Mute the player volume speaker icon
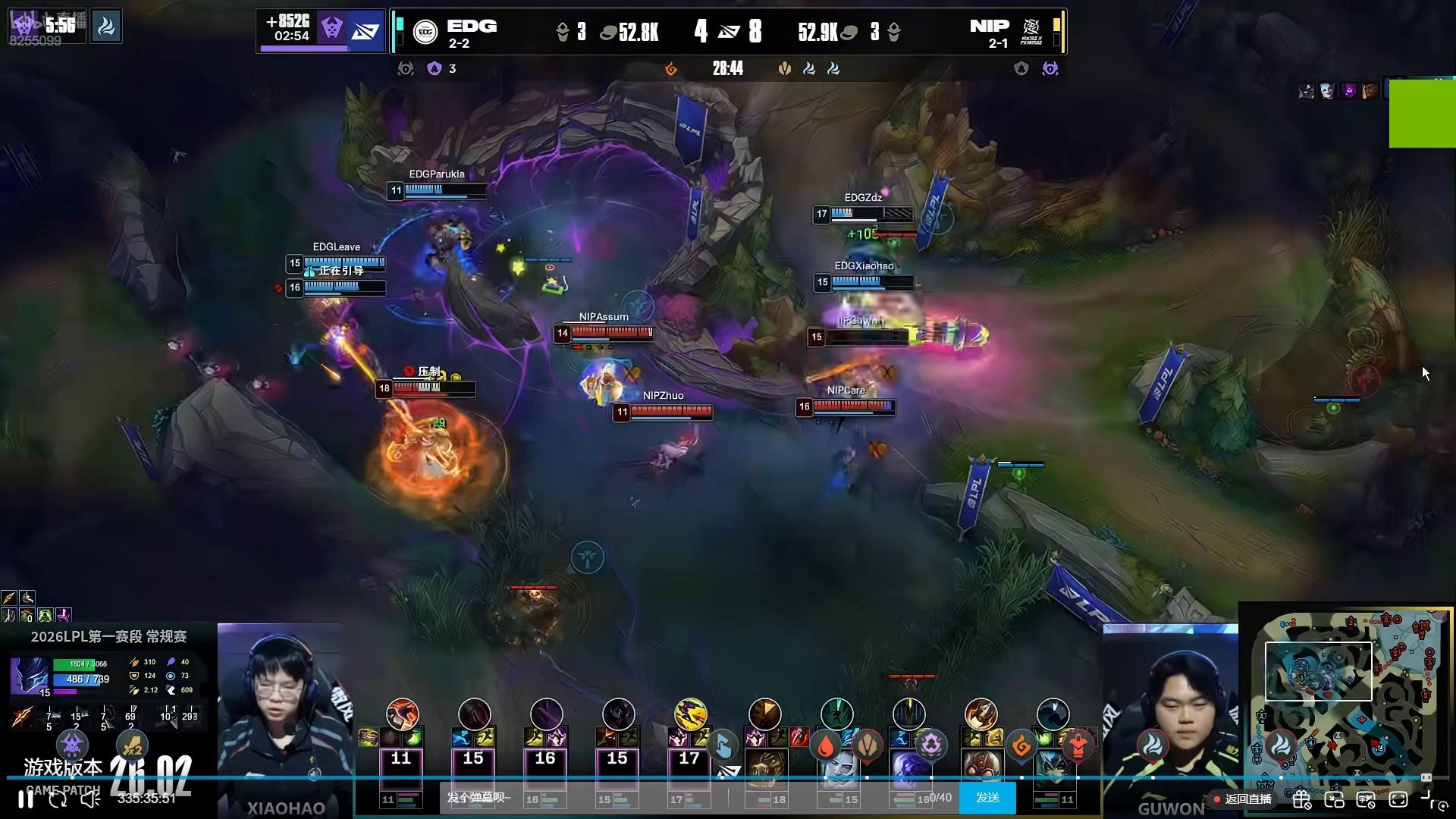Screen dimensions: 1456x819 pyautogui.click(x=90, y=799)
